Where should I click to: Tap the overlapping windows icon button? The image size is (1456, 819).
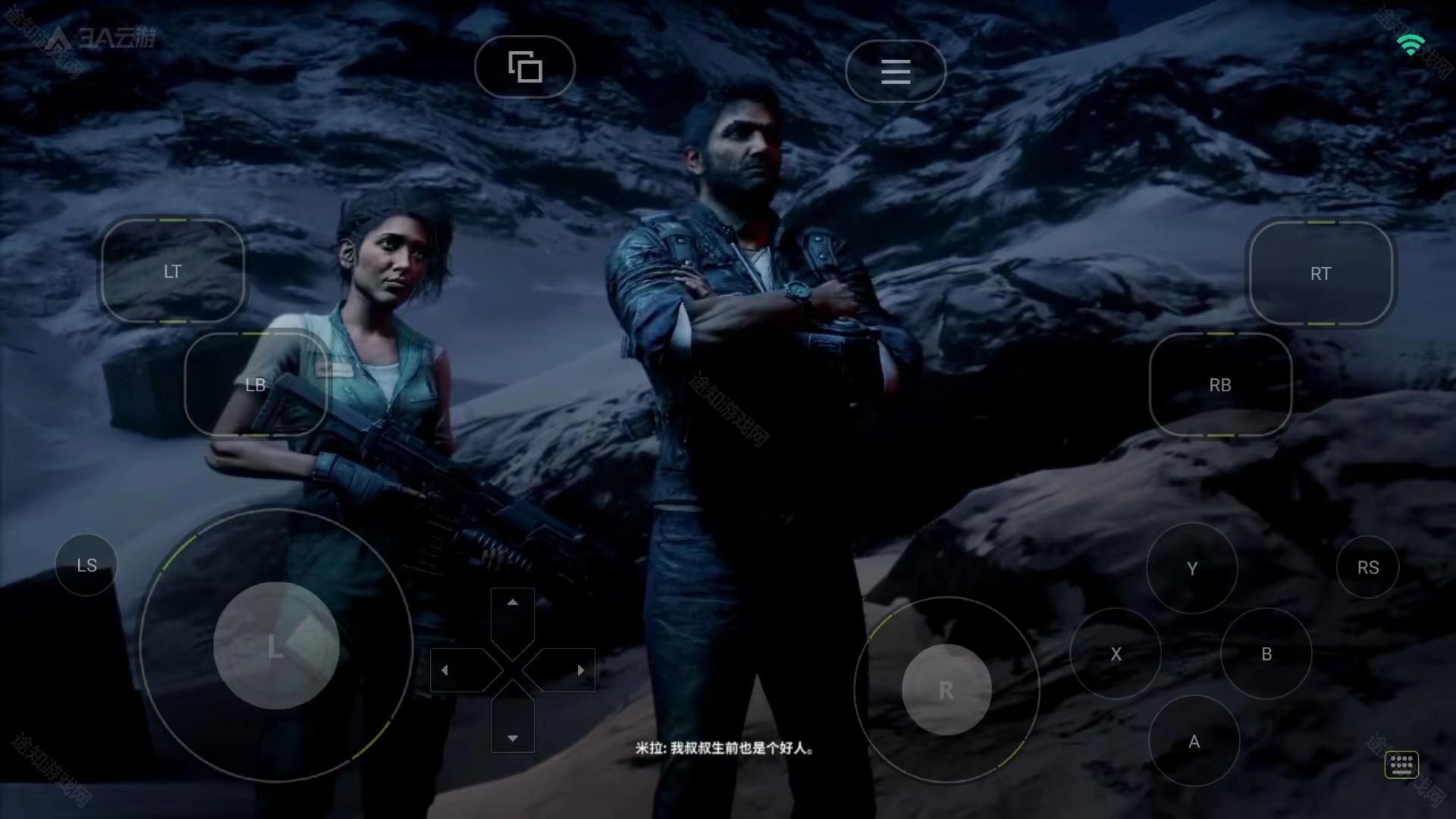click(525, 67)
